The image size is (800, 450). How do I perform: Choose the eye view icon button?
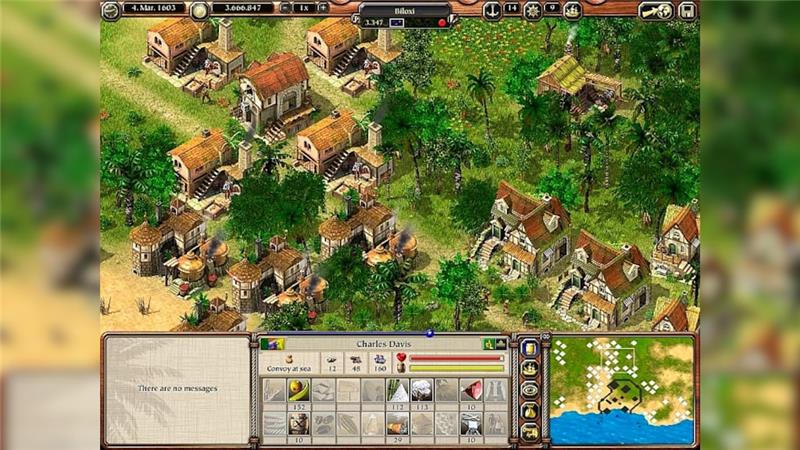530,389
